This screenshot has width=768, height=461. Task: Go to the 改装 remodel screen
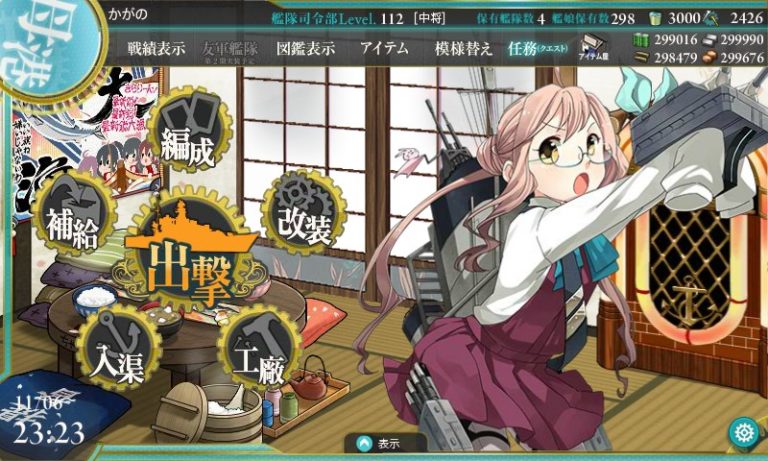click(x=303, y=219)
